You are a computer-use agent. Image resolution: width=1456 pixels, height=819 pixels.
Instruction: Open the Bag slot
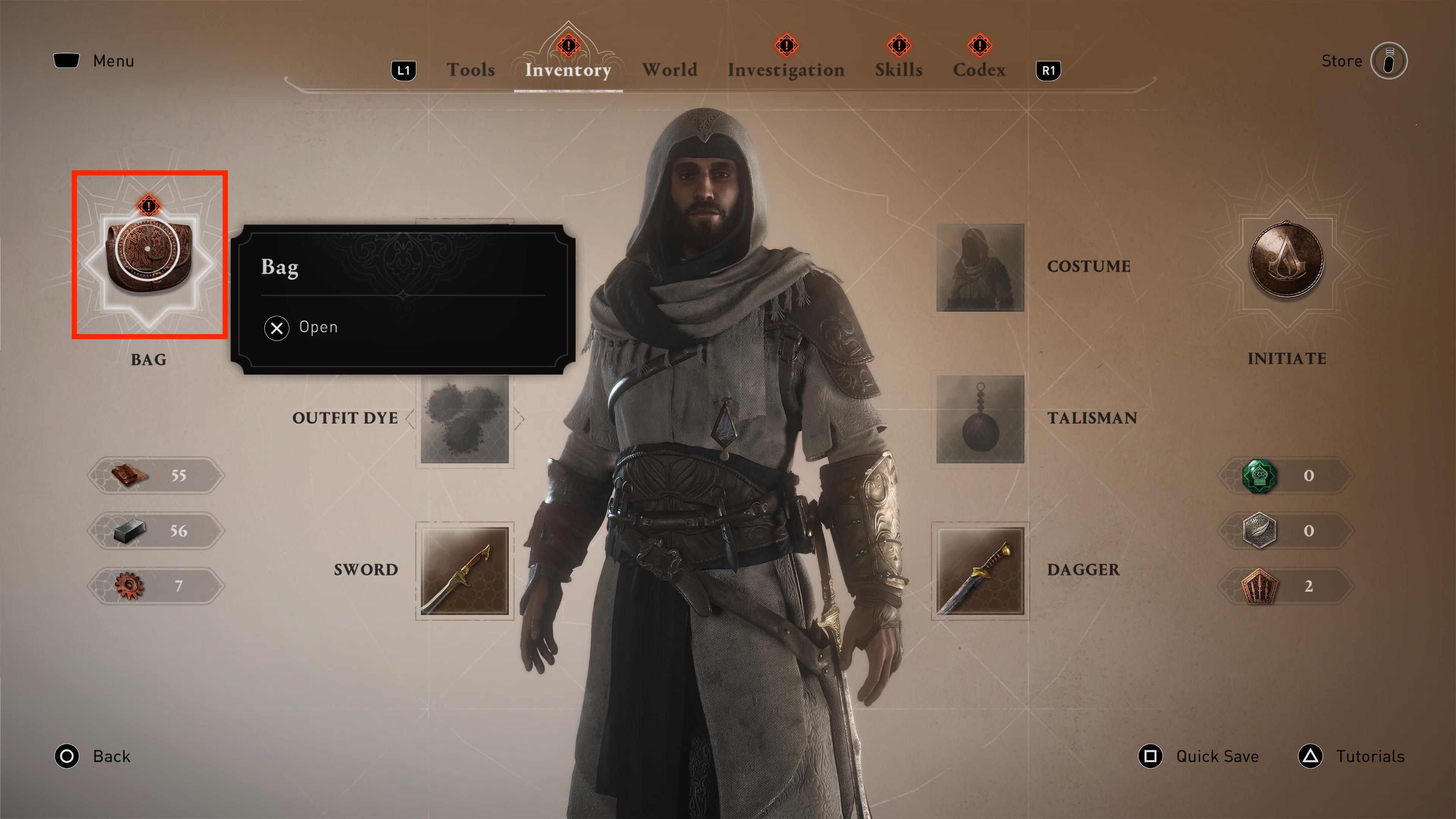[149, 256]
